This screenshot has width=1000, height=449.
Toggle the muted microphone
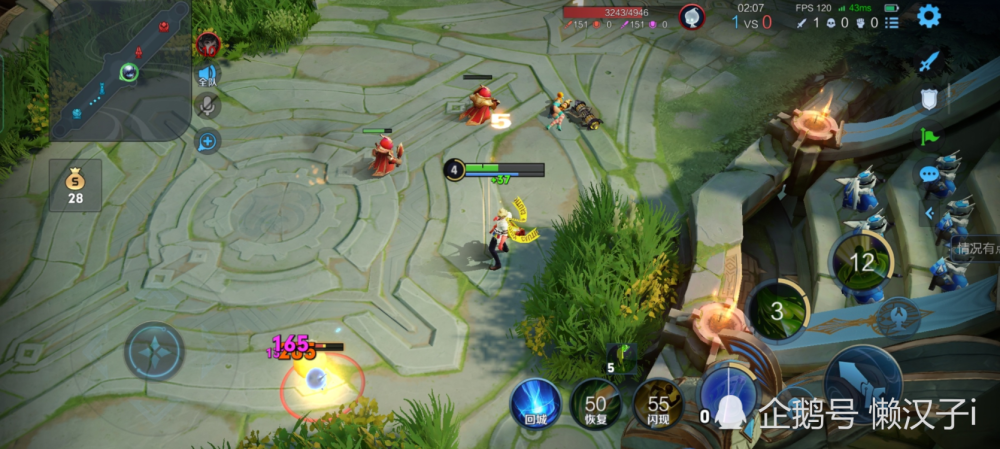pyautogui.click(x=208, y=107)
